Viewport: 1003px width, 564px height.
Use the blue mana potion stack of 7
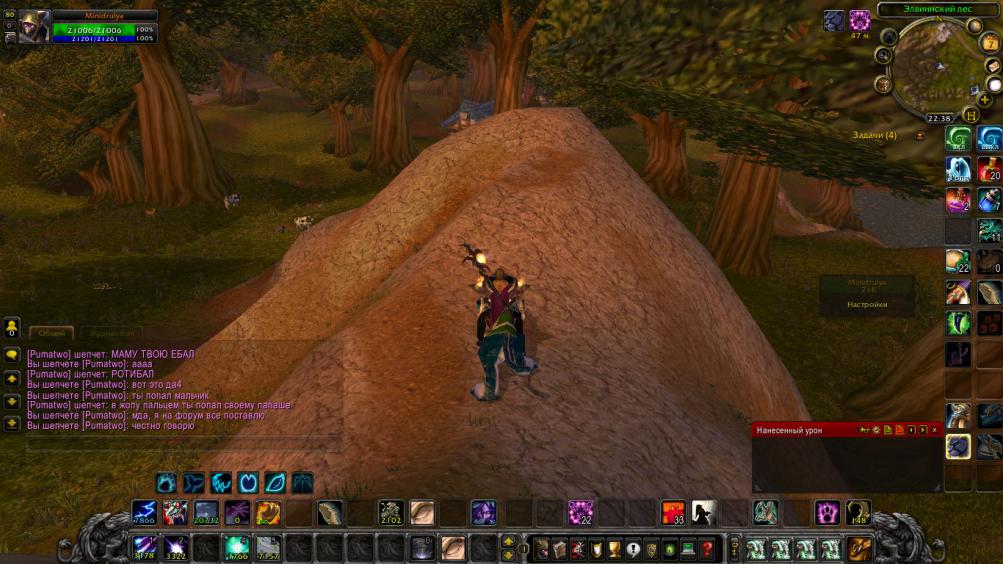989,200
